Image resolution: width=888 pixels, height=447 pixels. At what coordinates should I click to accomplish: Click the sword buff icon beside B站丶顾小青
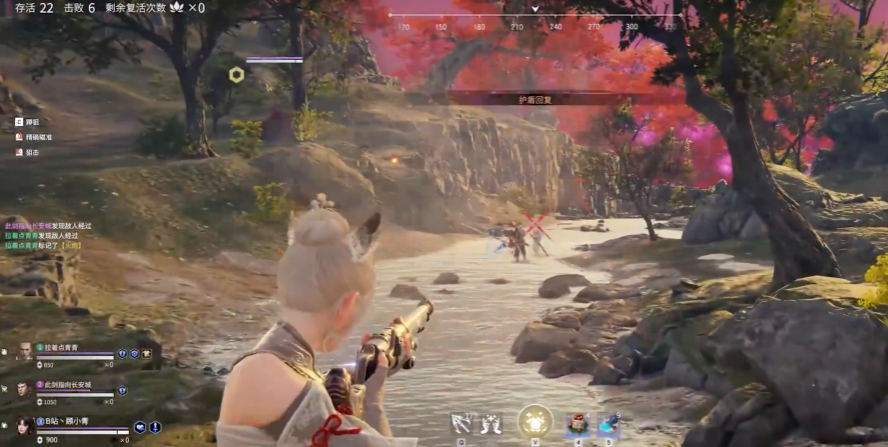coord(155,427)
